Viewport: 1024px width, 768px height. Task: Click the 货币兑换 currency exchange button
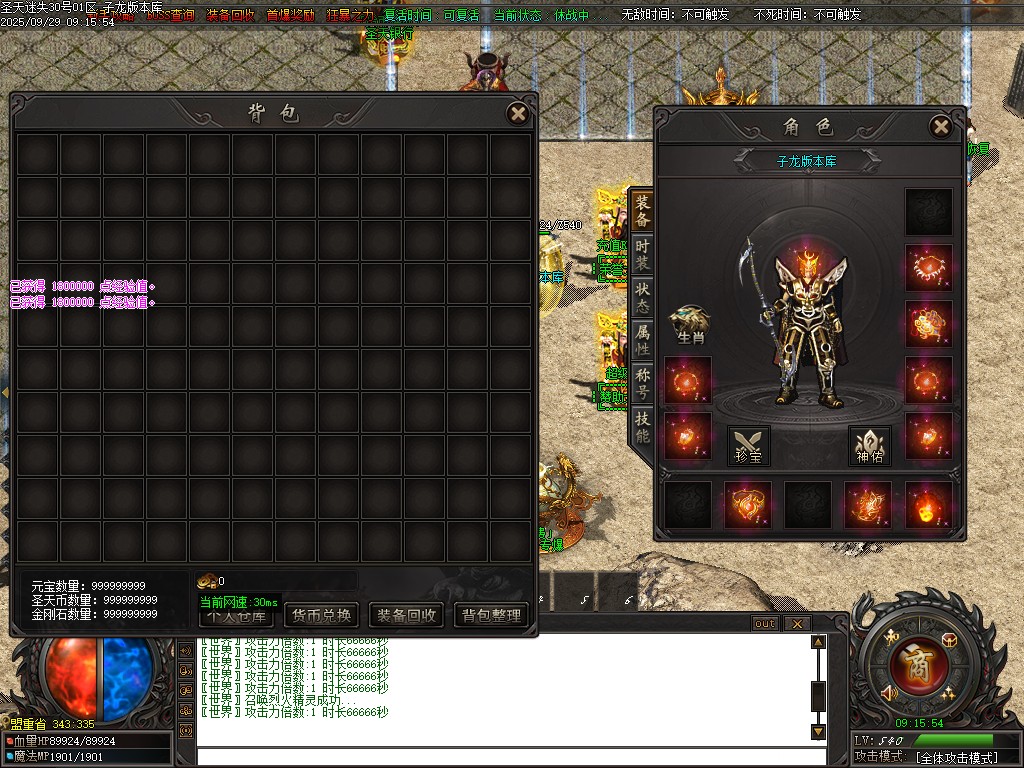pos(320,615)
